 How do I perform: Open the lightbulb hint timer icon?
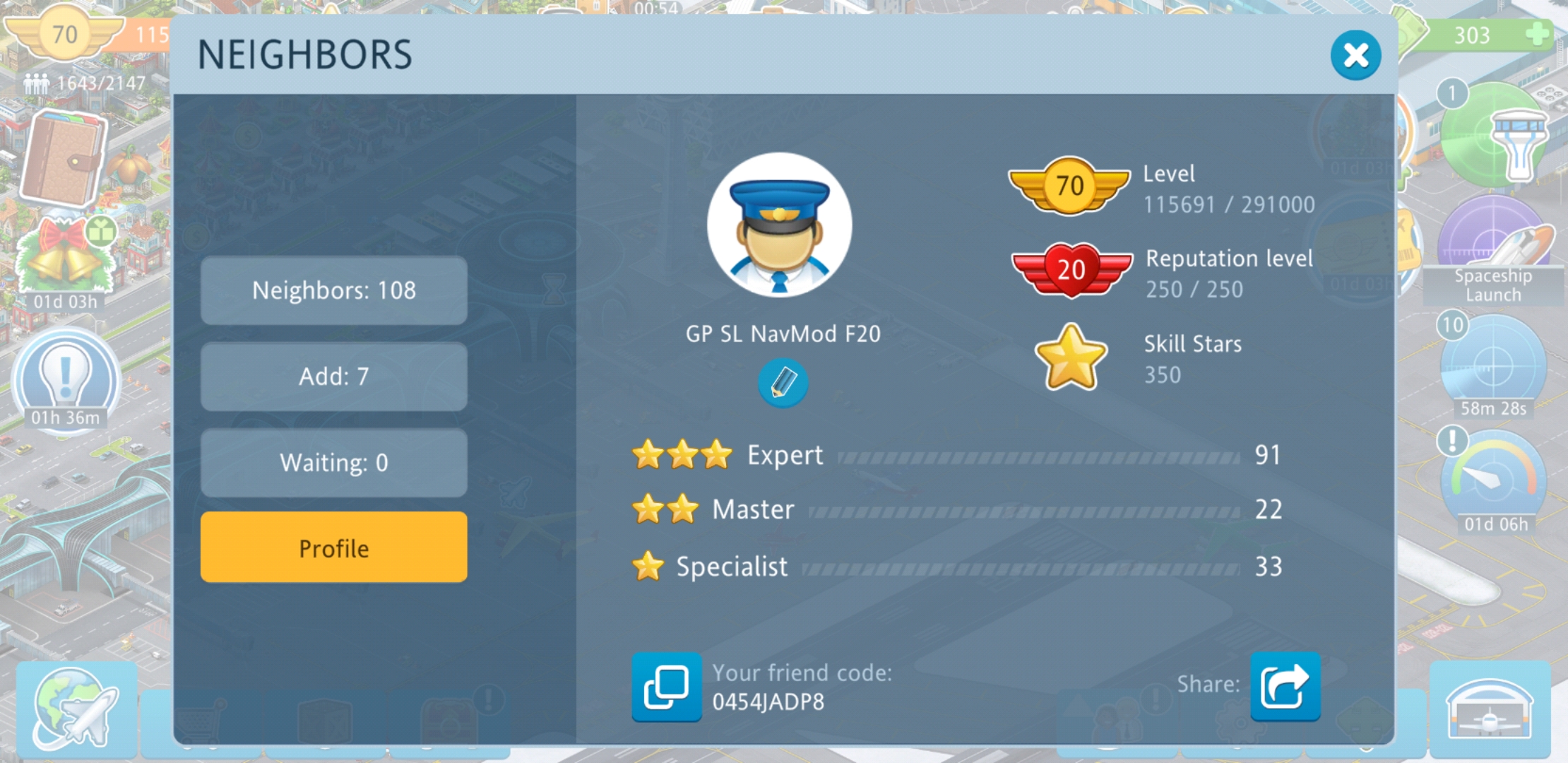(66, 378)
